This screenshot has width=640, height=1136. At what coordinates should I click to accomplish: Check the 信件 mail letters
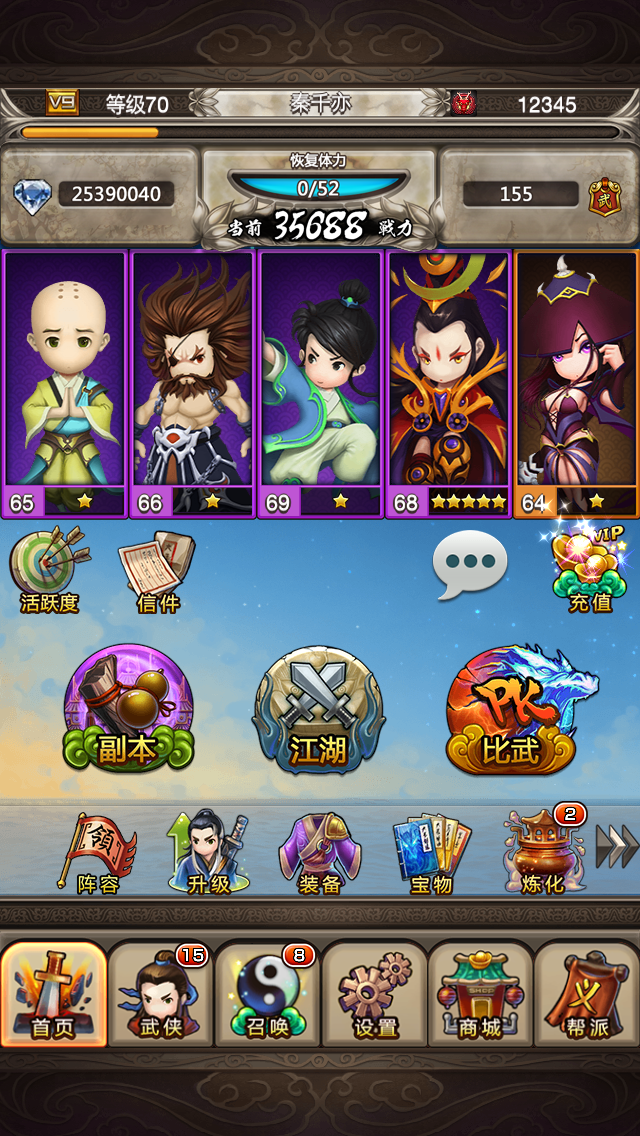(x=156, y=572)
